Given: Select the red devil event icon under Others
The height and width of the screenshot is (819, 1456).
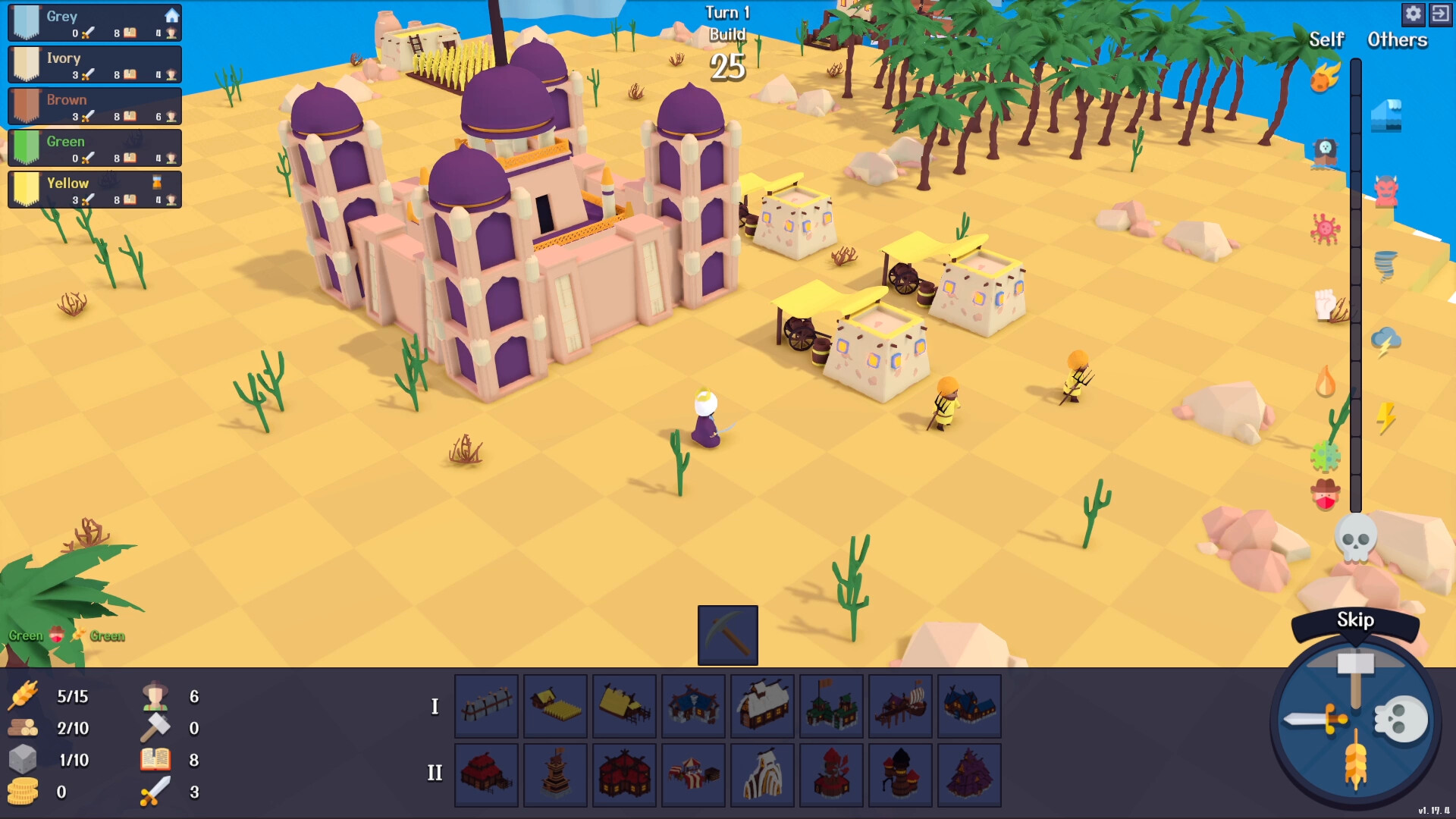Looking at the screenshot, I should point(1388,190).
